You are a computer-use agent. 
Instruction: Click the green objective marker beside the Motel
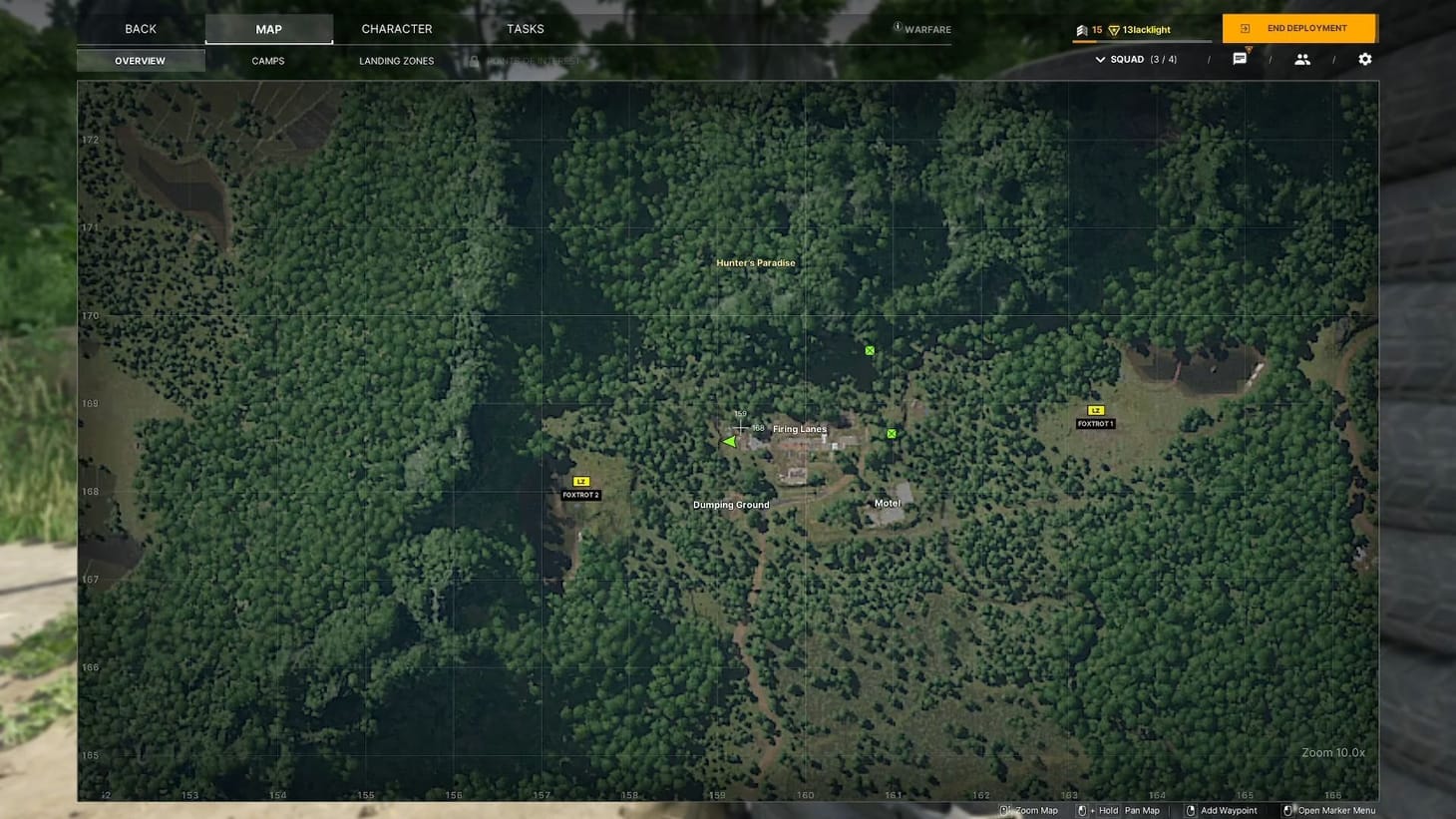coord(891,433)
